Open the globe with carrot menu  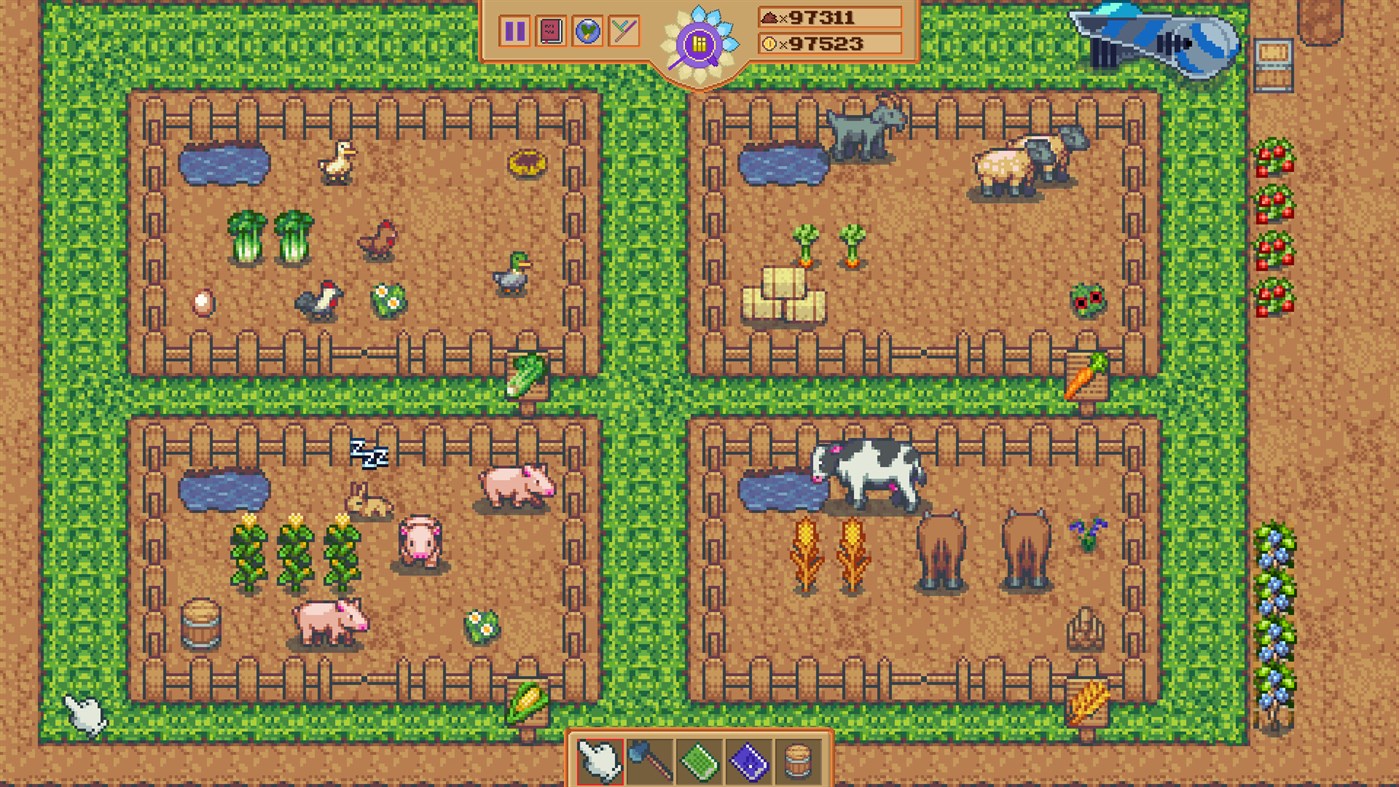(587, 31)
